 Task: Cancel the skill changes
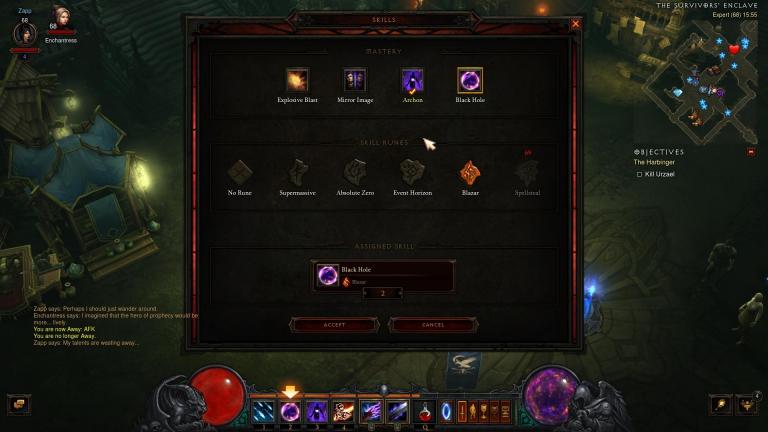pyautogui.click(x=433, y=325)
